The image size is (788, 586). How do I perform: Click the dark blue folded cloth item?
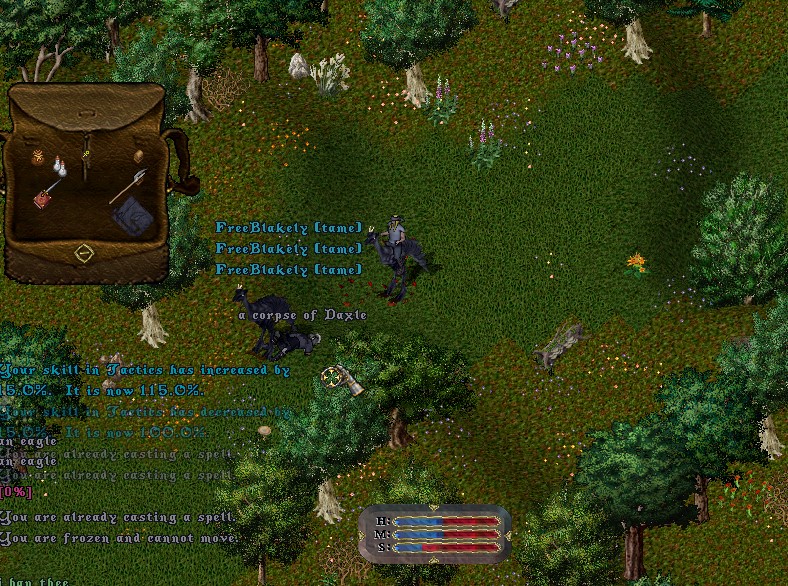[x=130, y=215]
